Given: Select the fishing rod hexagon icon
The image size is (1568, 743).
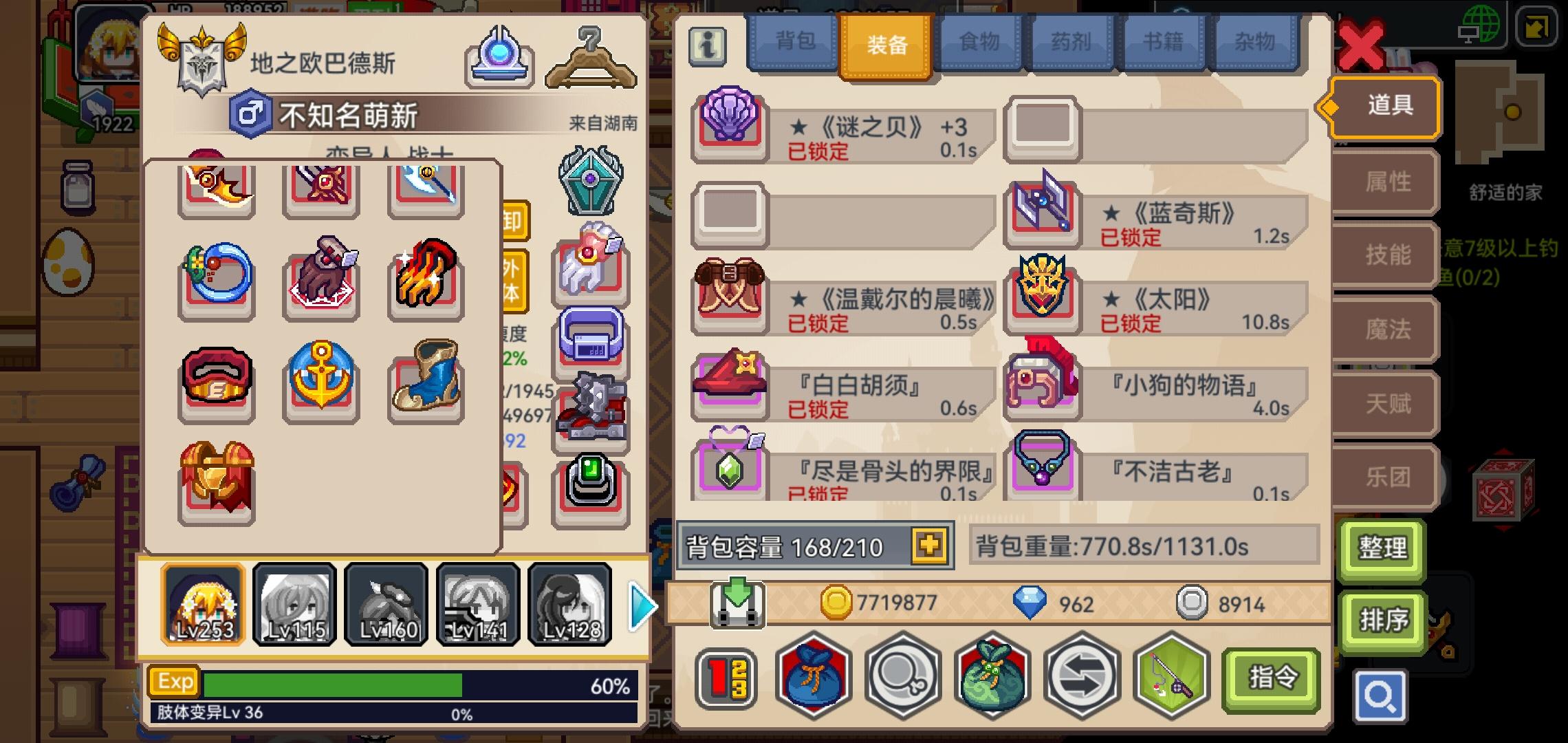Looking at the screenshot, I should (1170, 678).
